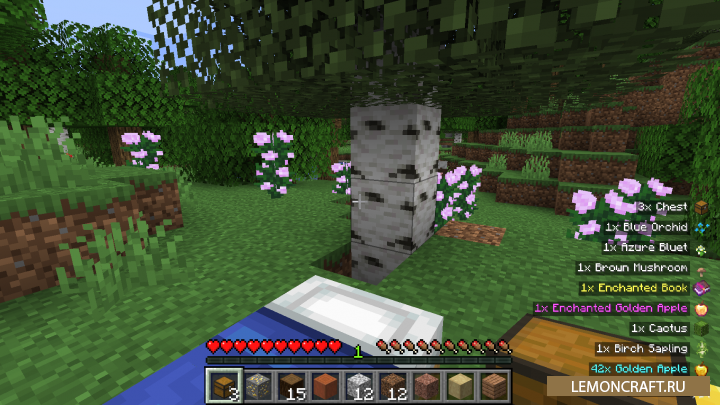This screenshot has height=405, width=720.
Task: Click the 1x Blue Orchid pickup entry
Action: (x=650, y=227)
